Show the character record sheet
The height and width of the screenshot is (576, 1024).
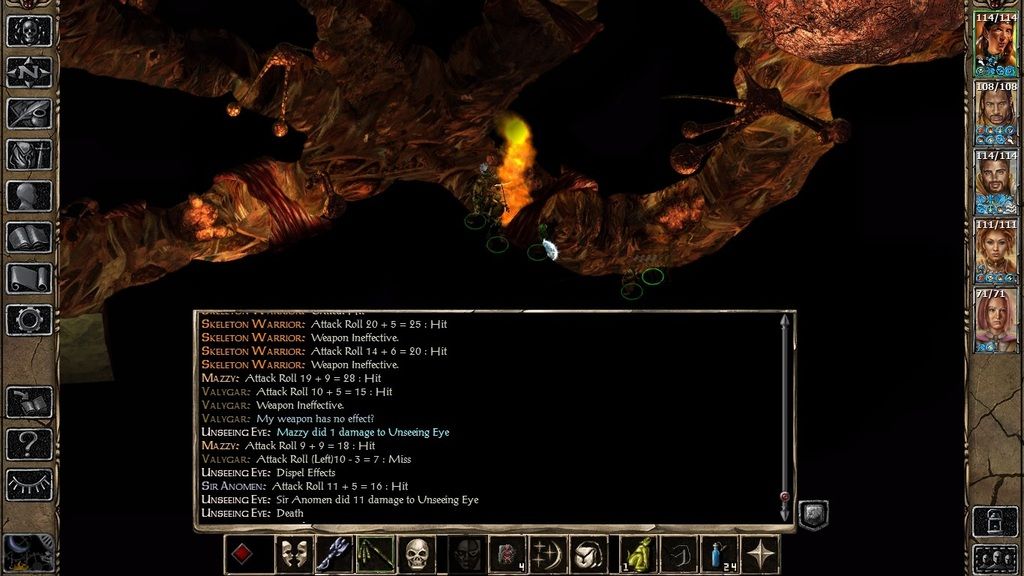[x=29, y=196]
